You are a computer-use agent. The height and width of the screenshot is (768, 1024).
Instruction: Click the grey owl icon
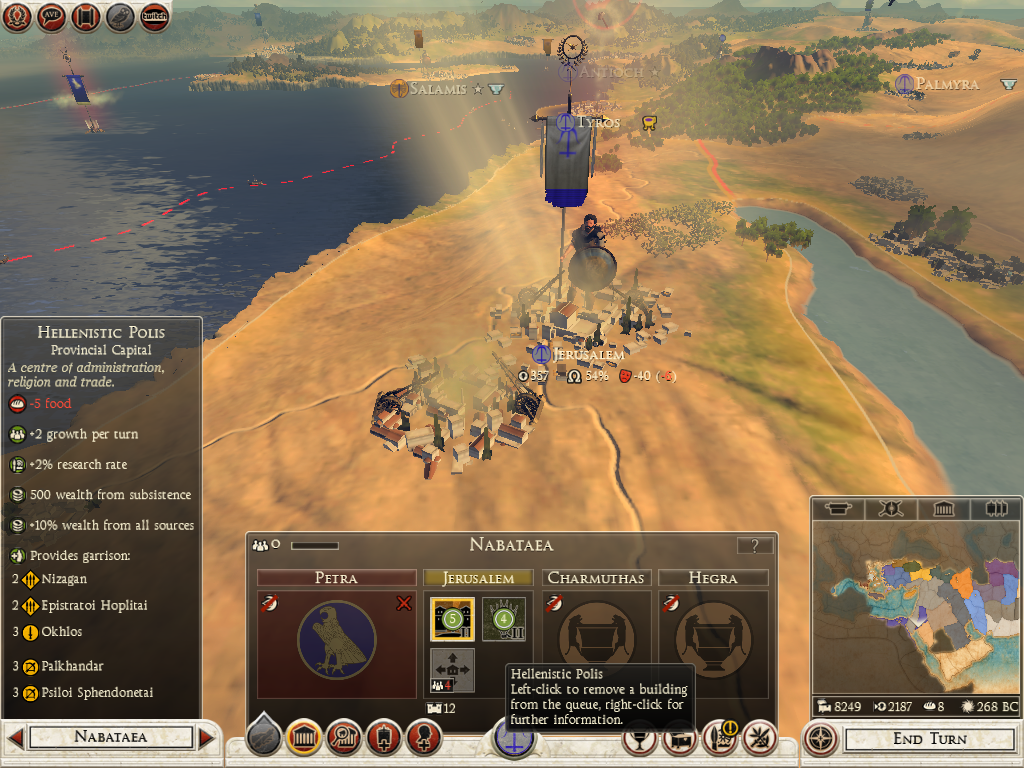pyautogui.click(x=120, y=16)
